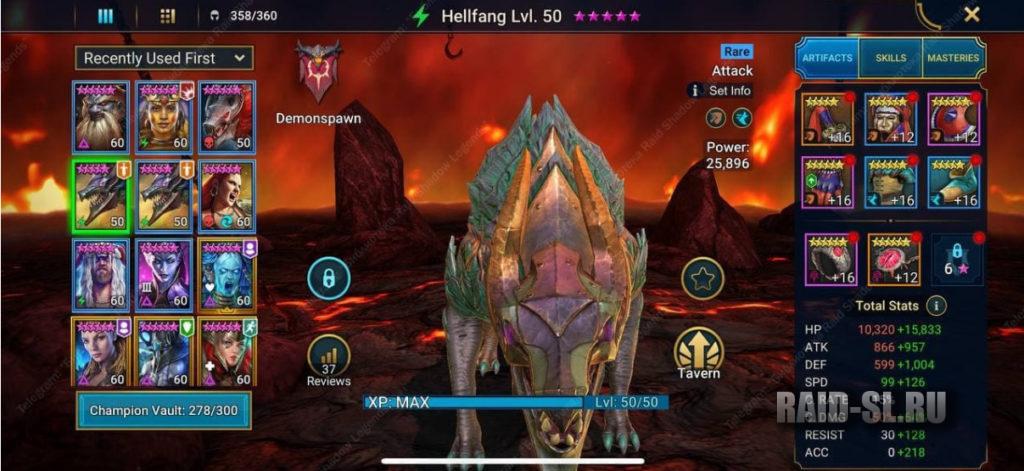Viewport: 1024px width, 471px height.
Task: Read the champion Reviews
Action: pos(328,360)
